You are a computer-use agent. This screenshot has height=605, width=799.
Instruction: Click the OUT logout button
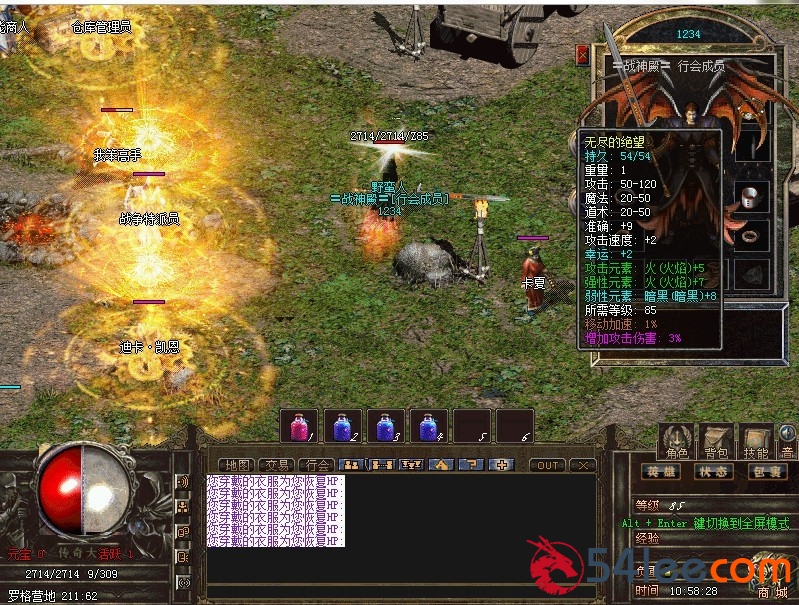point(547,465)
